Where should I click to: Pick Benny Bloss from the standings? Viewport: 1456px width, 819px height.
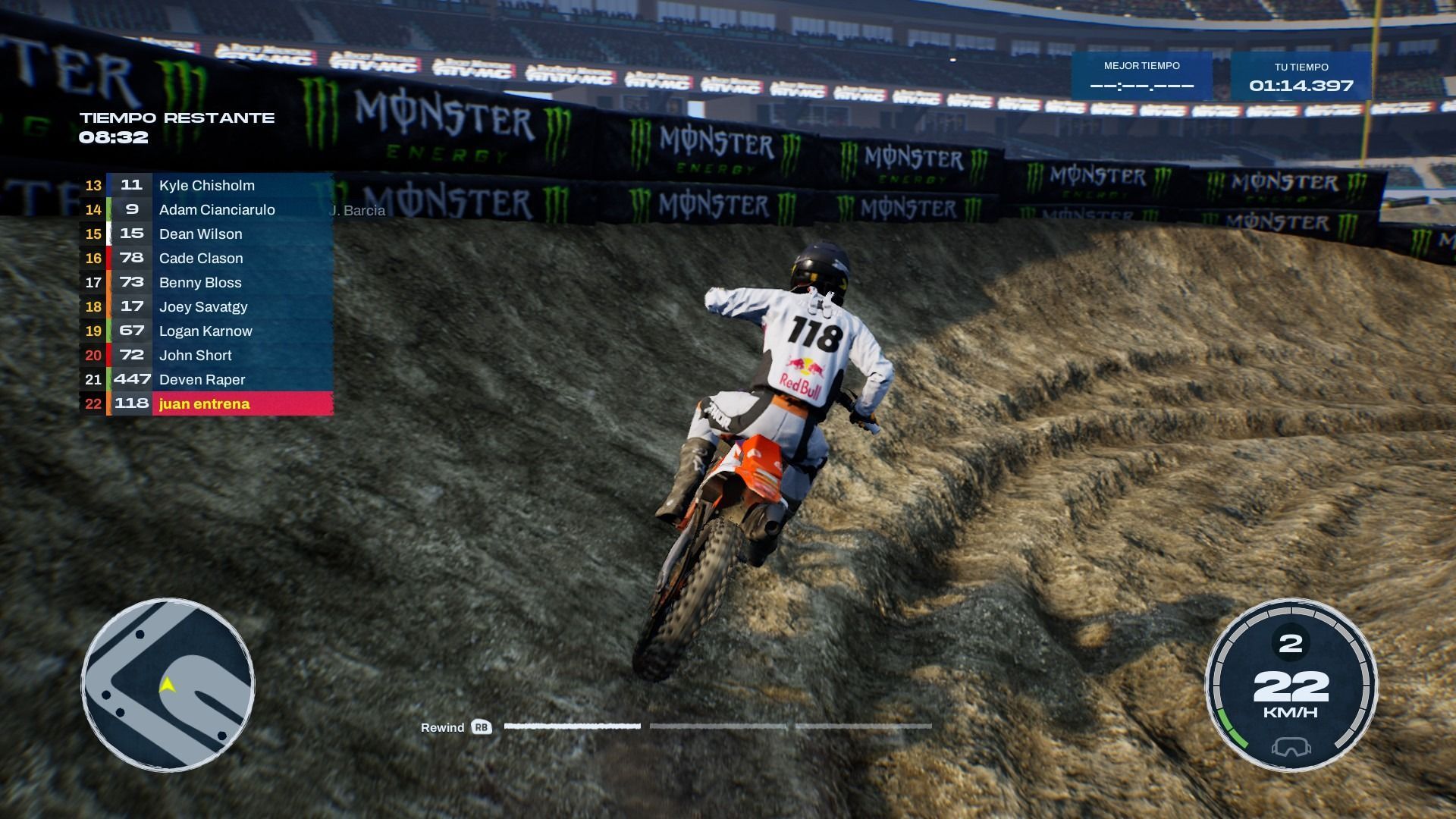(x=200, y=283)
